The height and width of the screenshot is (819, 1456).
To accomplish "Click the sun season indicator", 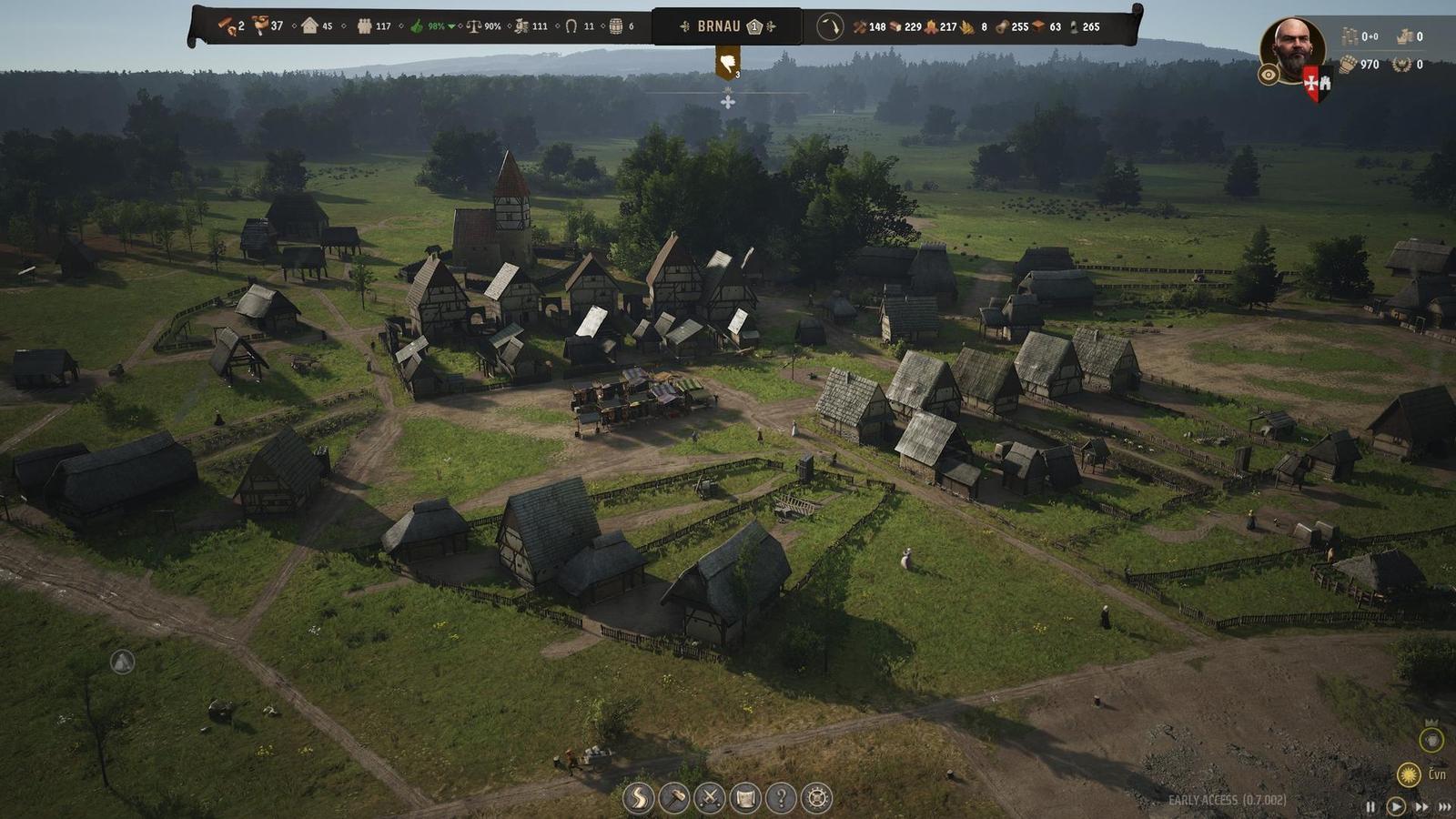I will pyautogui.click(x=1409, y=774).
